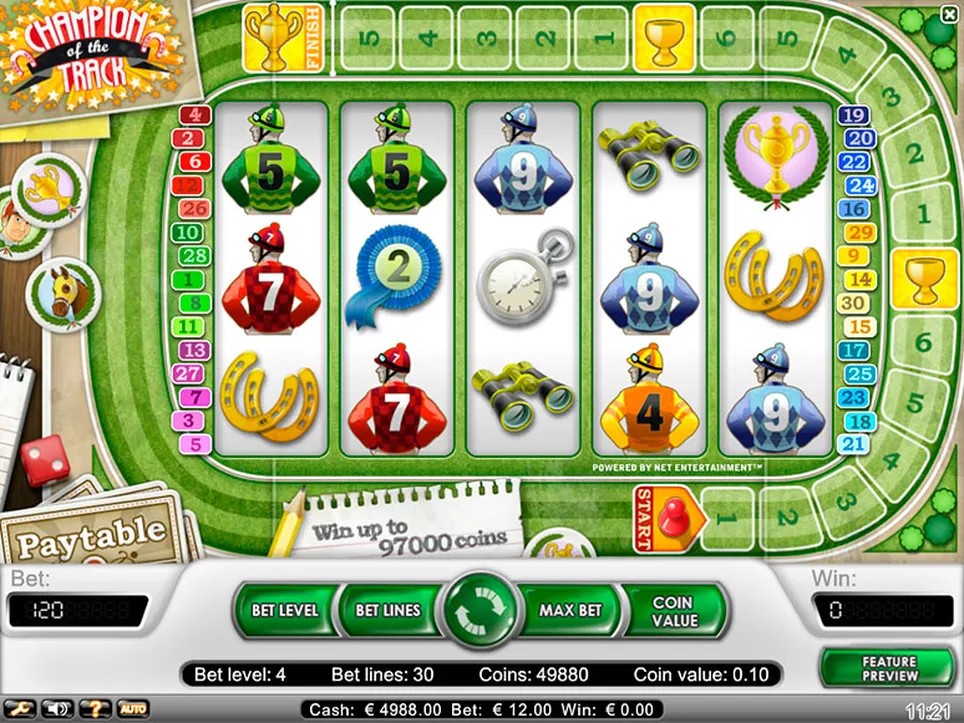
Task: Select bet line number 21
Action: (x=853, y=444)
